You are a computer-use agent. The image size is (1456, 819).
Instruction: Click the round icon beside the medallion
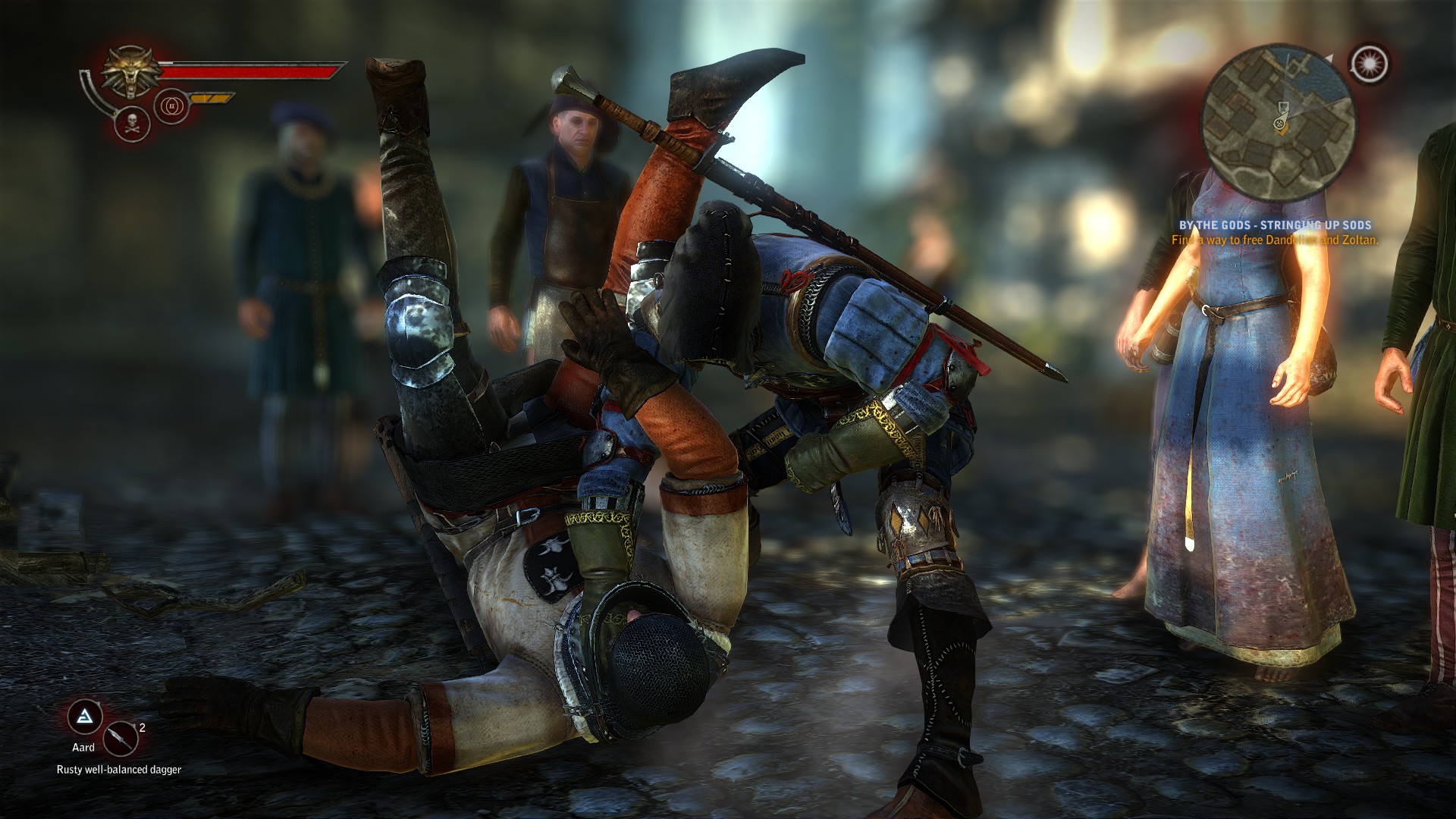168,106
